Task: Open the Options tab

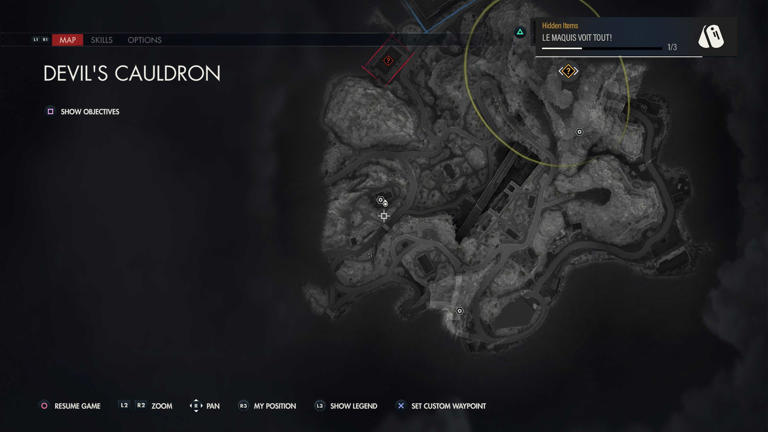Action: click(x=144, y=40)
